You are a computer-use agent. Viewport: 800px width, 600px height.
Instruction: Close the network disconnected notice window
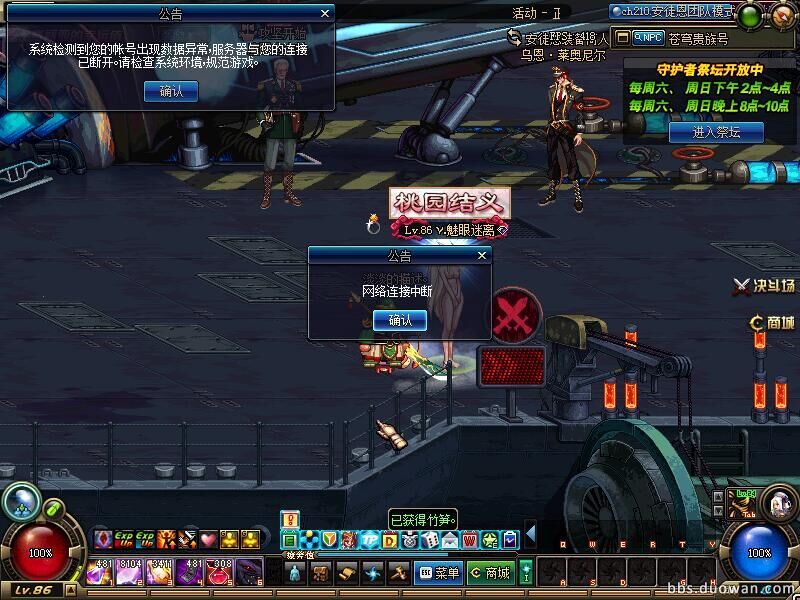[x=483, y=256]
